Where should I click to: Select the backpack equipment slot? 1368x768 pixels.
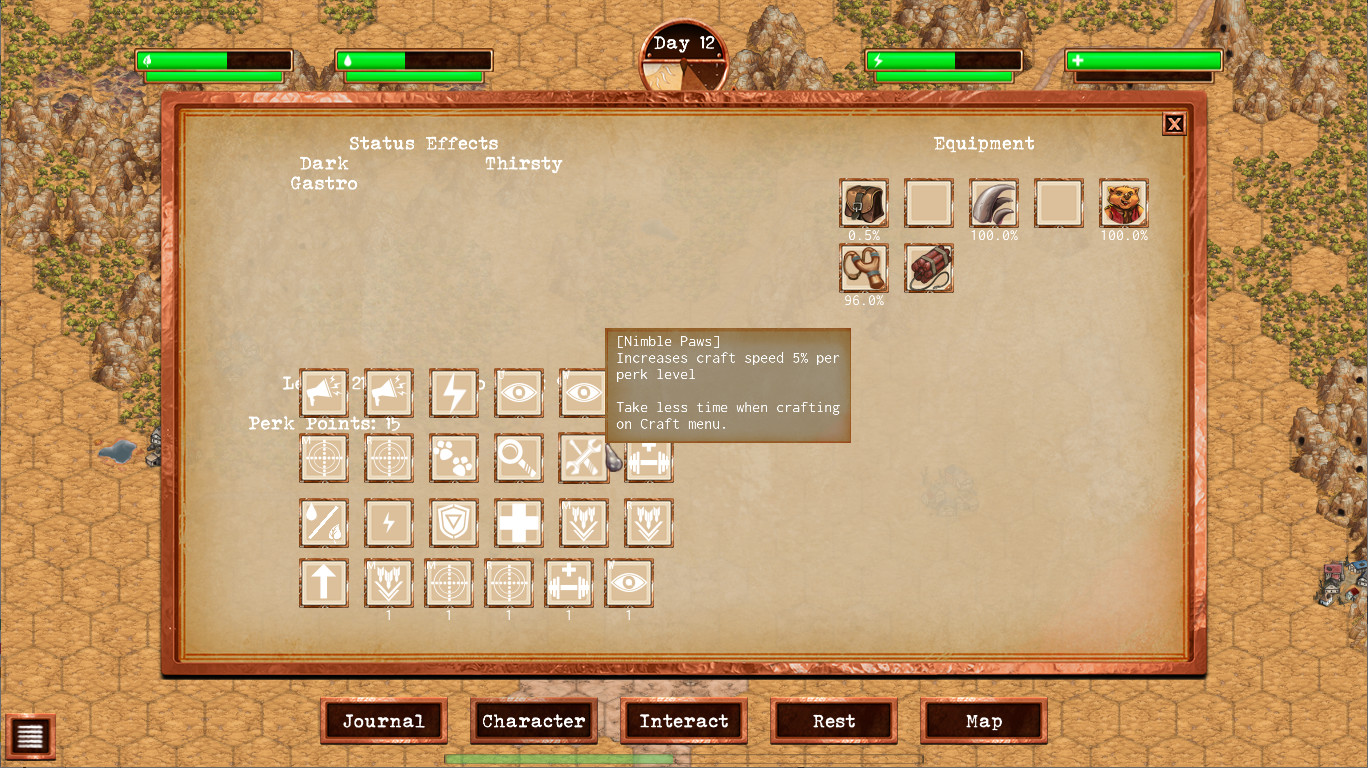[863, 203]
